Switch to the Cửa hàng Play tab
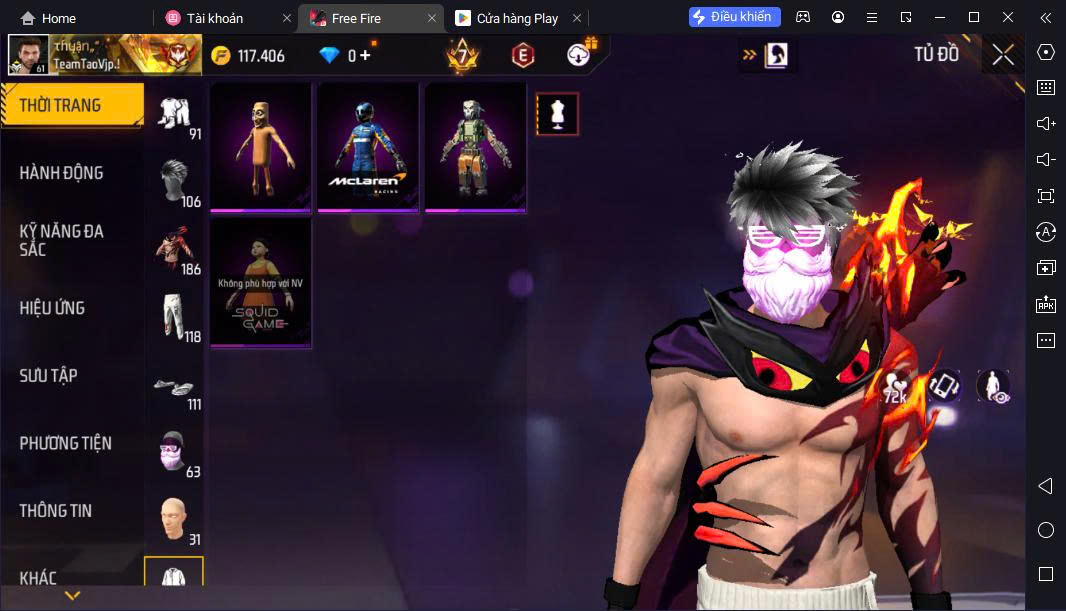1066x611 pixels. point(506,18)
